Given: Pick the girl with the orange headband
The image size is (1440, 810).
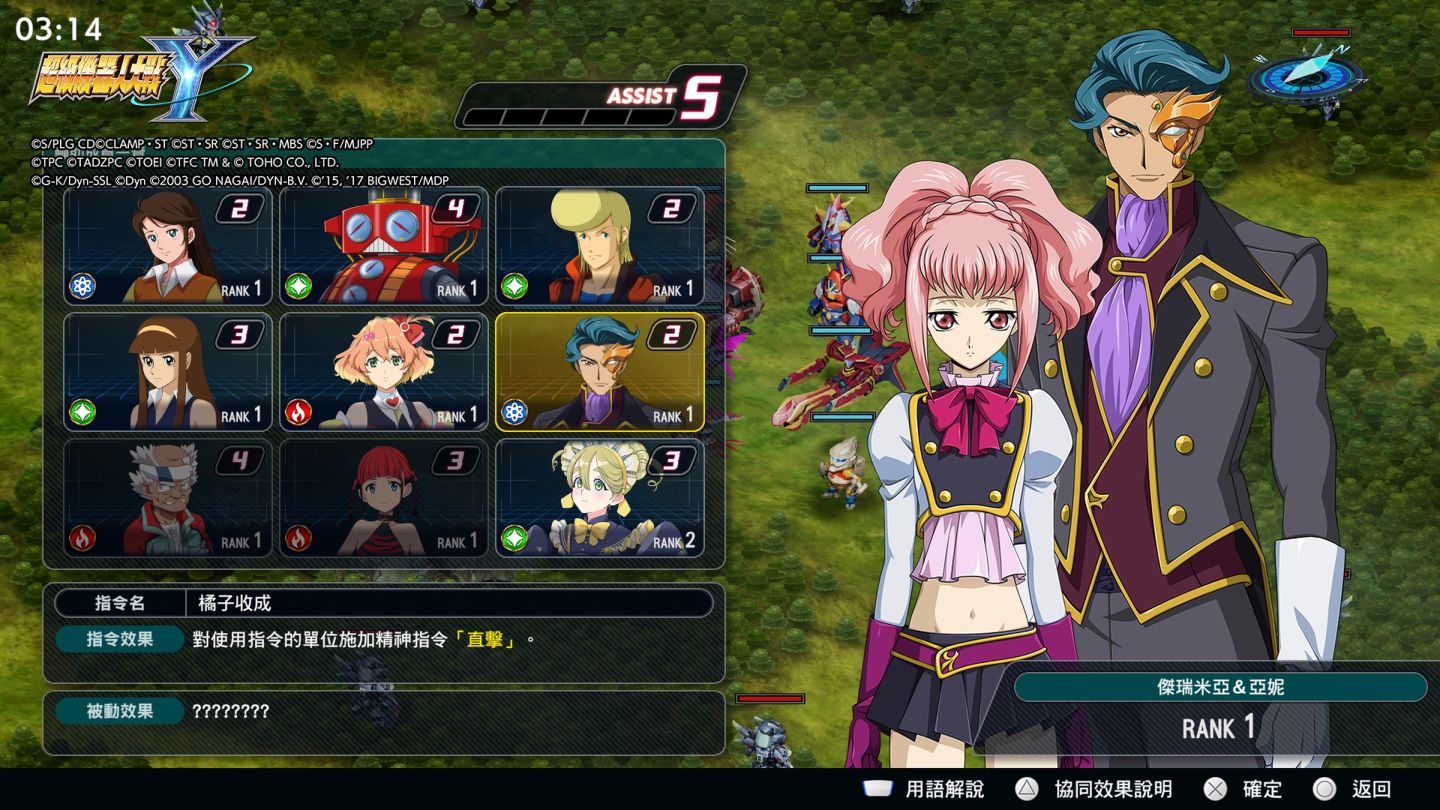Looking at the screenshot, I should point(168,372).
